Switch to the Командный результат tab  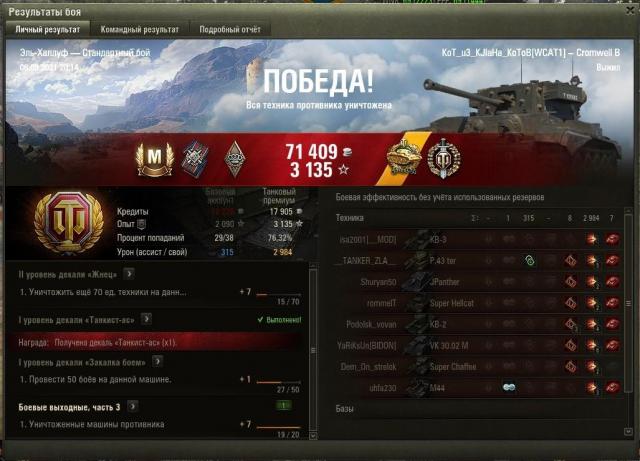(x=140, y=30)
